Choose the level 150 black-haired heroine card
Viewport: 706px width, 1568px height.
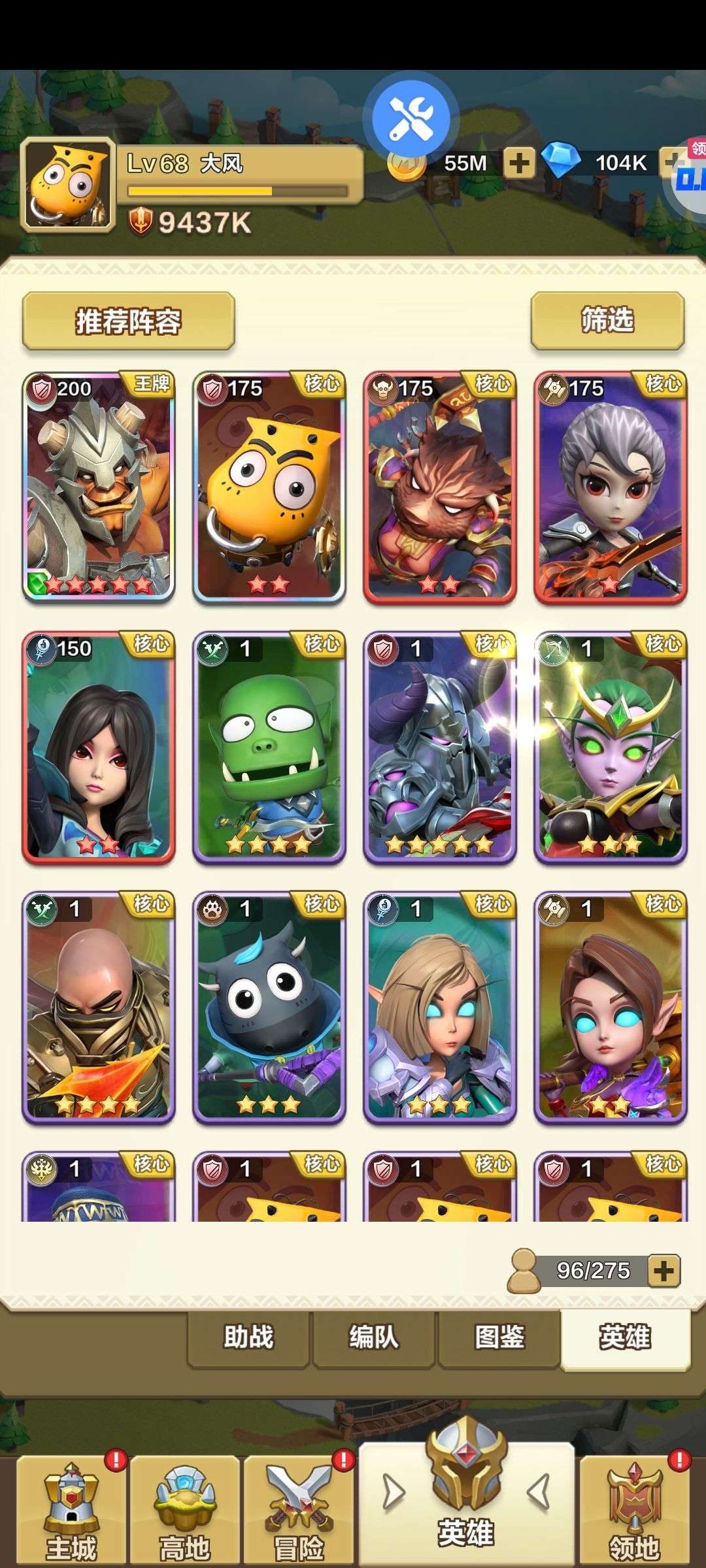(x=99, y=747)
